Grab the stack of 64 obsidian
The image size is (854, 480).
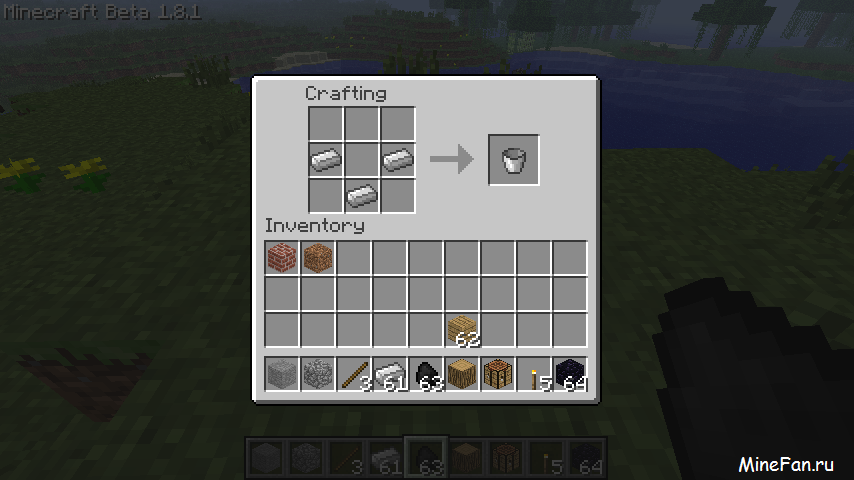pos(570,375)
